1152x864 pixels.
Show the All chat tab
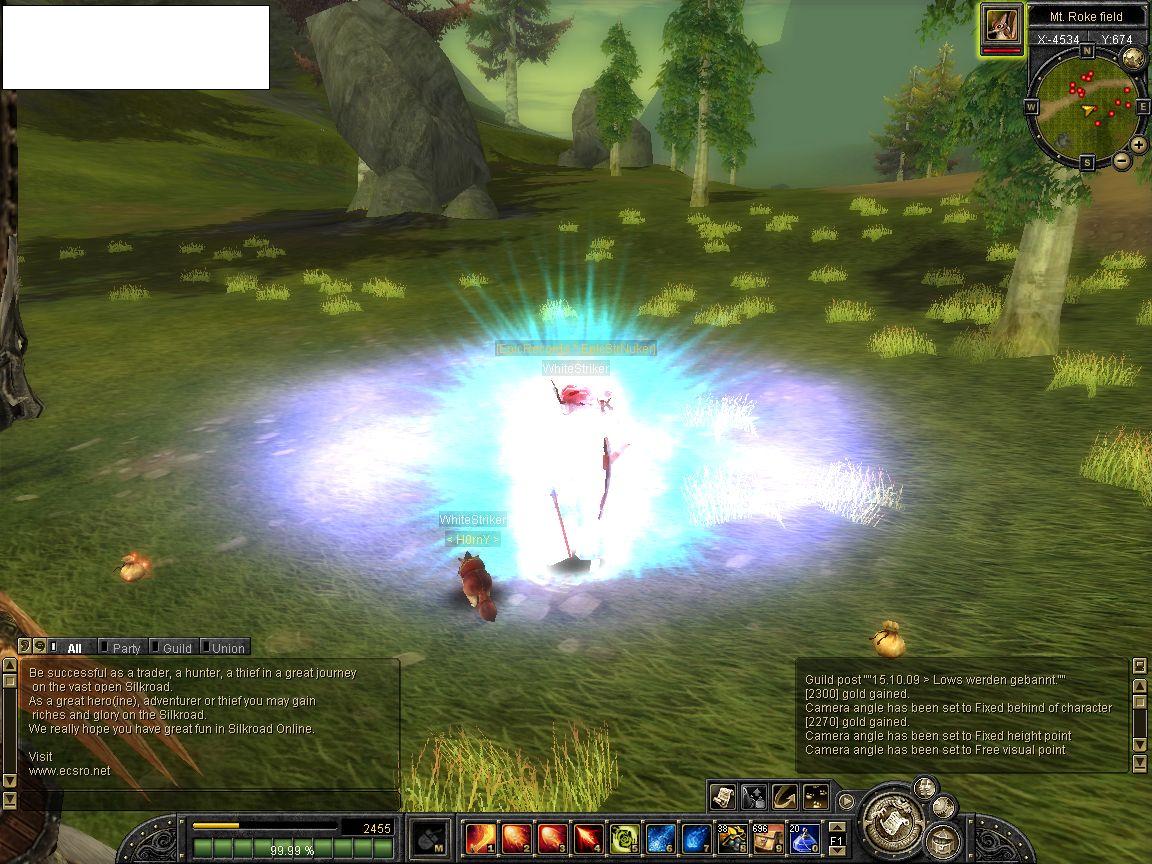[x=73, y=648]
